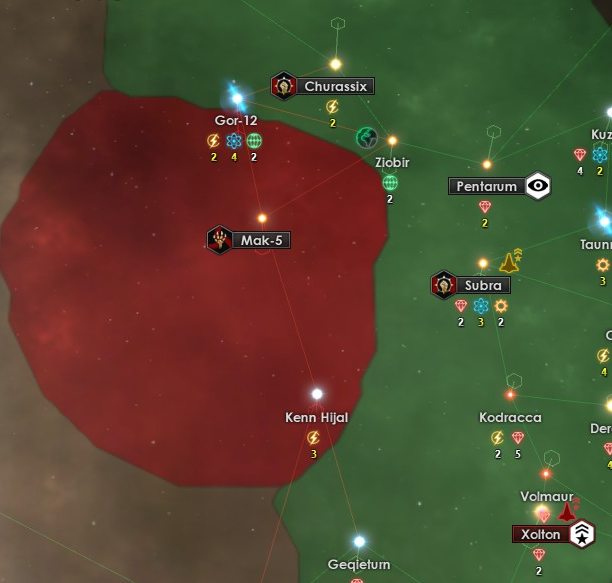Viewport: 612px width, 583px height.
Task: Choose the Kenn Hijal system name
Action: coord(316,417)
